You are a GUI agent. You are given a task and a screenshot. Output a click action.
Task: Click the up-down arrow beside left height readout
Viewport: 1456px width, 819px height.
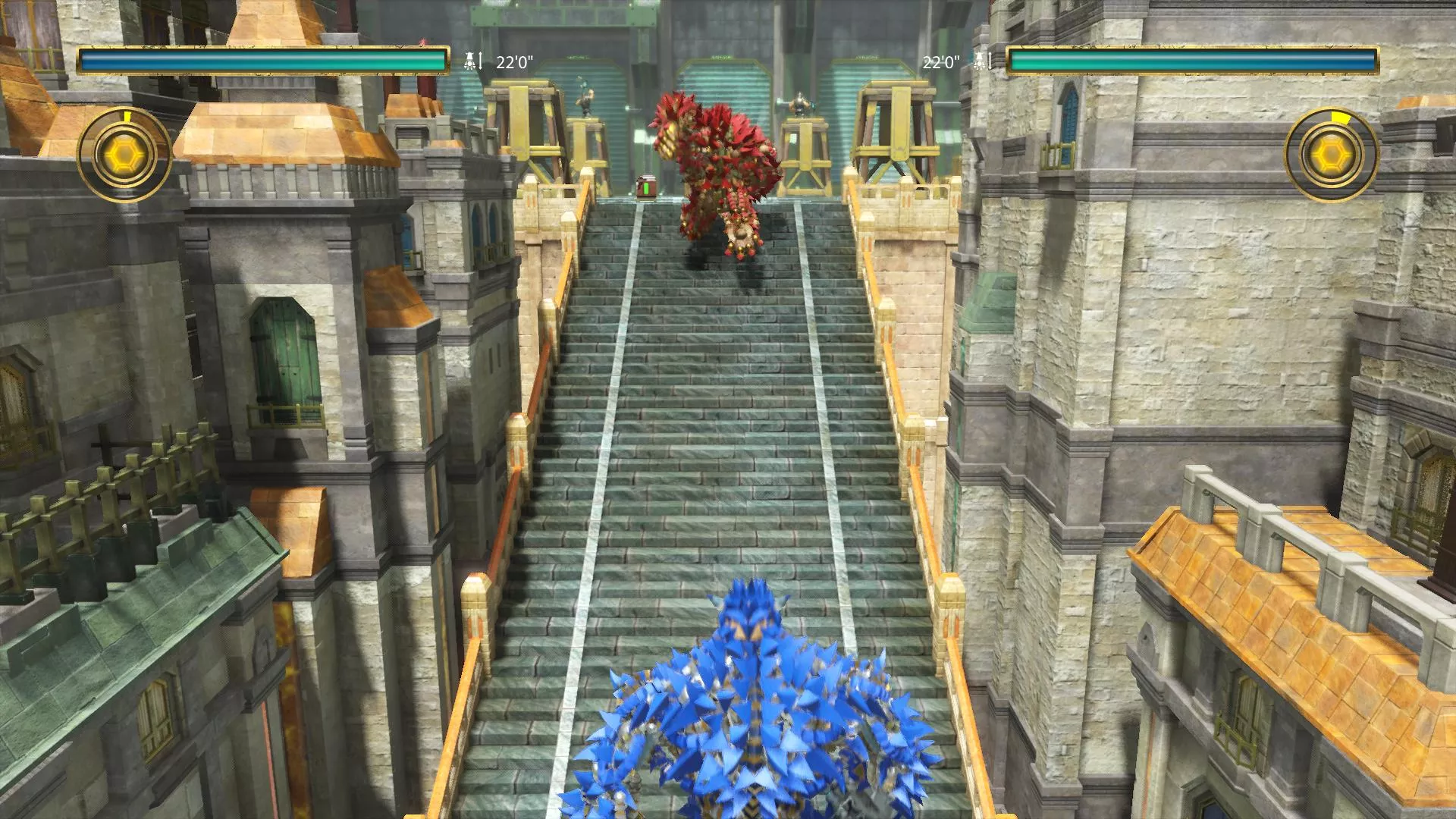(x=479, y=61)
